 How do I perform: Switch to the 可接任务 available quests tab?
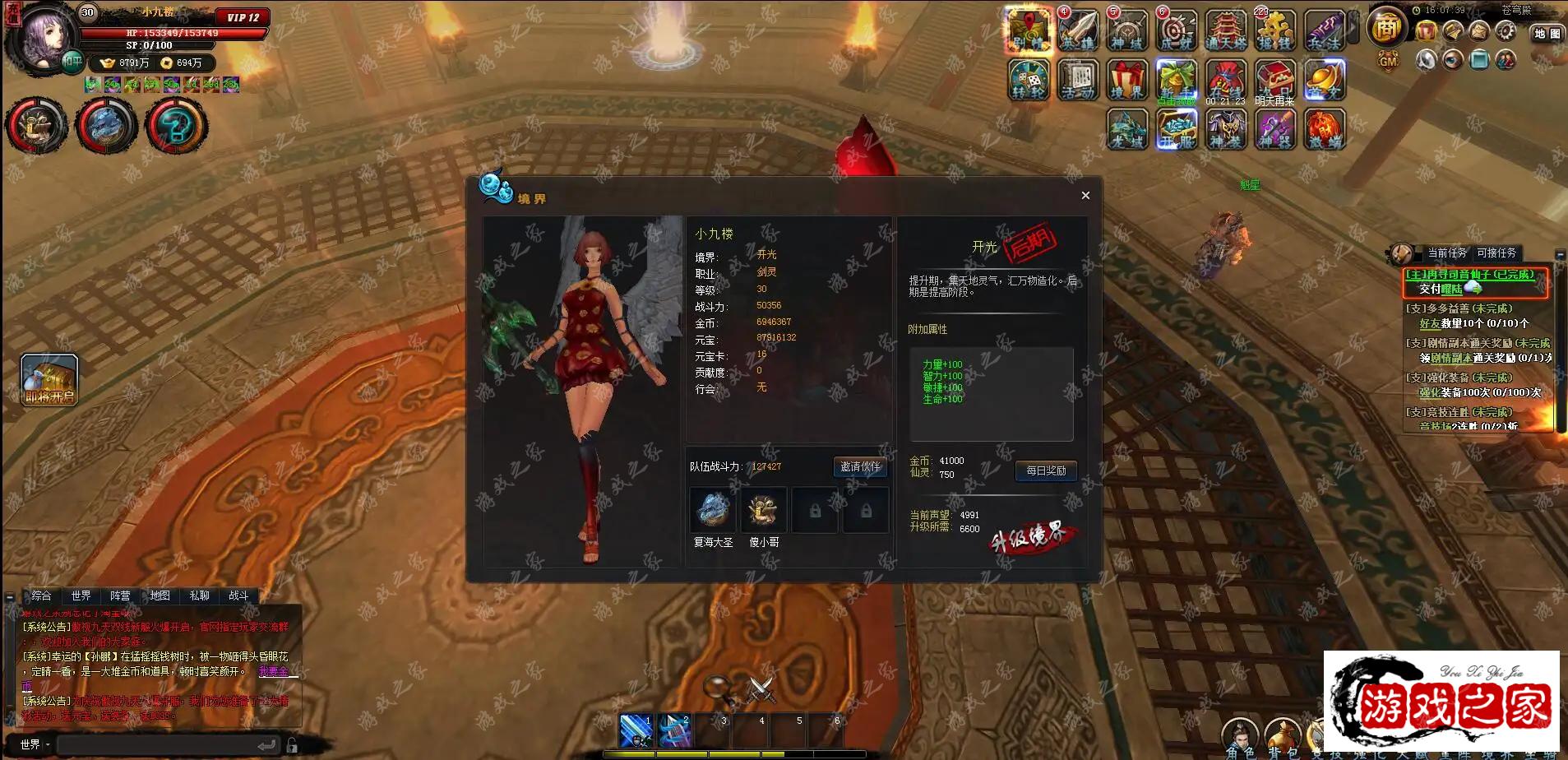coord(1496,253)
